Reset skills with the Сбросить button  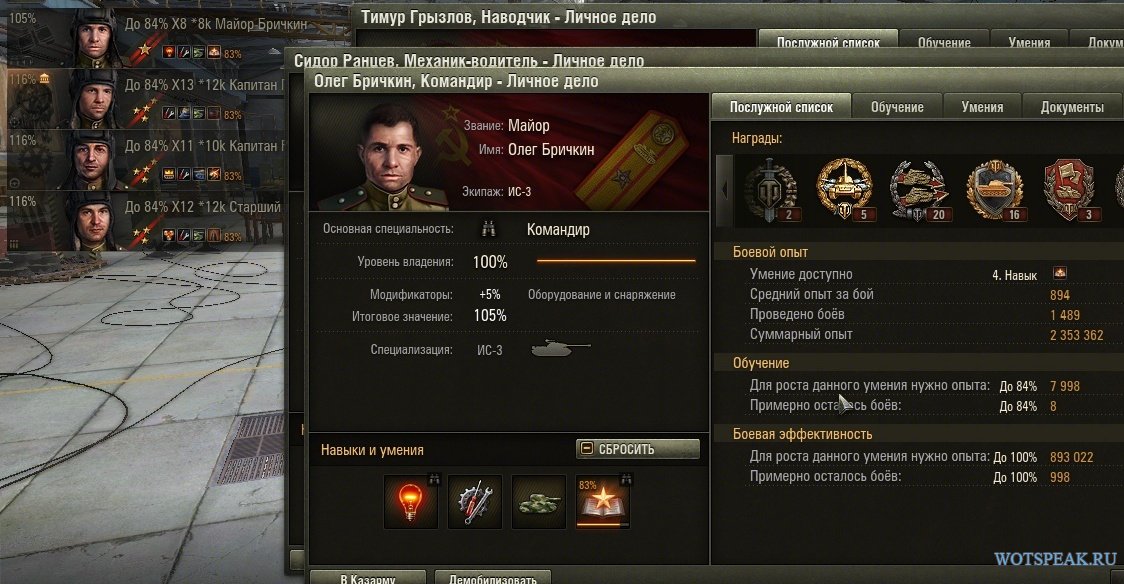coord(637,449)
